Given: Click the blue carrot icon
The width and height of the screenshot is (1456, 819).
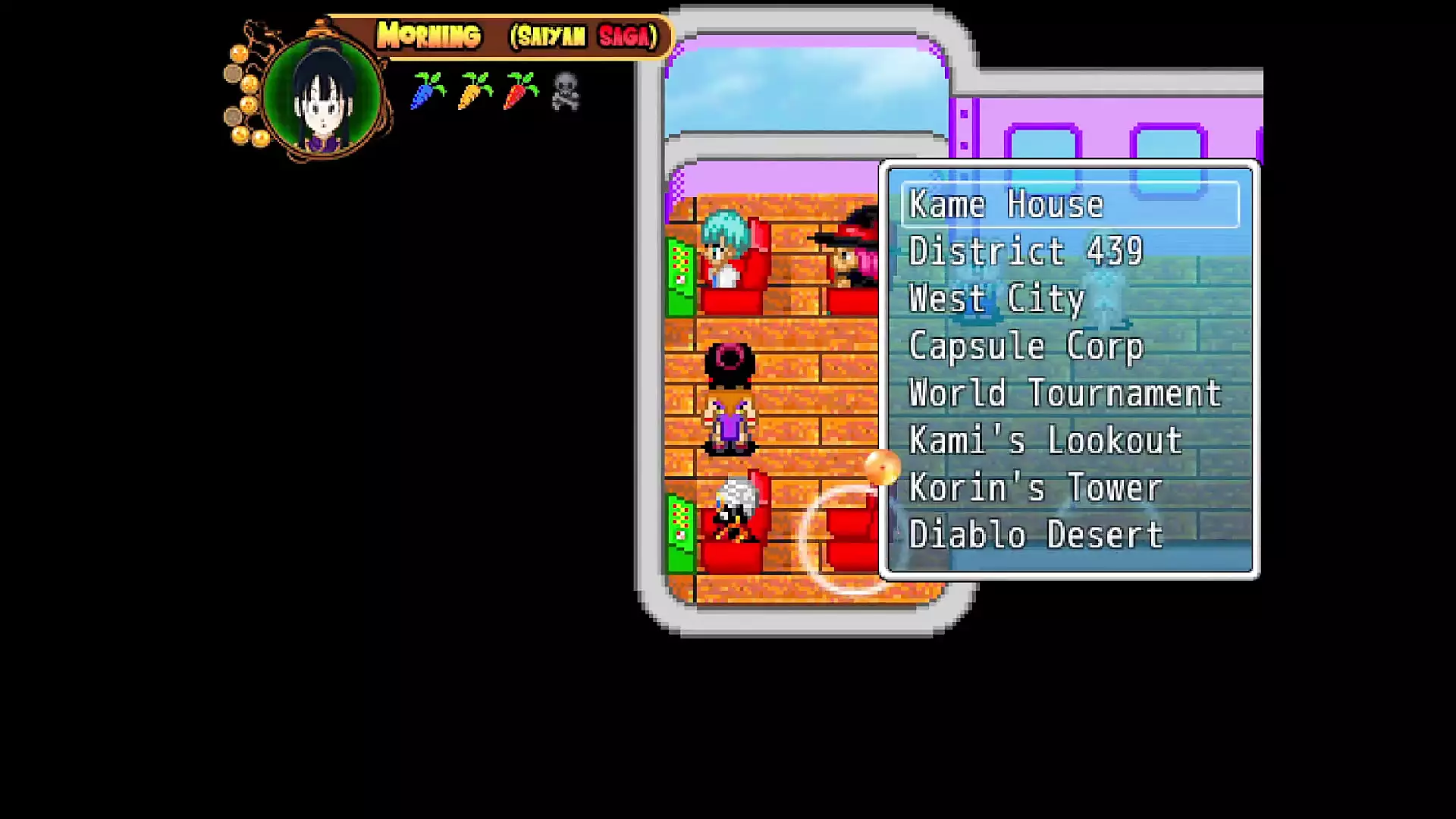Looking at the screenshot, I should tap(428, 91).
